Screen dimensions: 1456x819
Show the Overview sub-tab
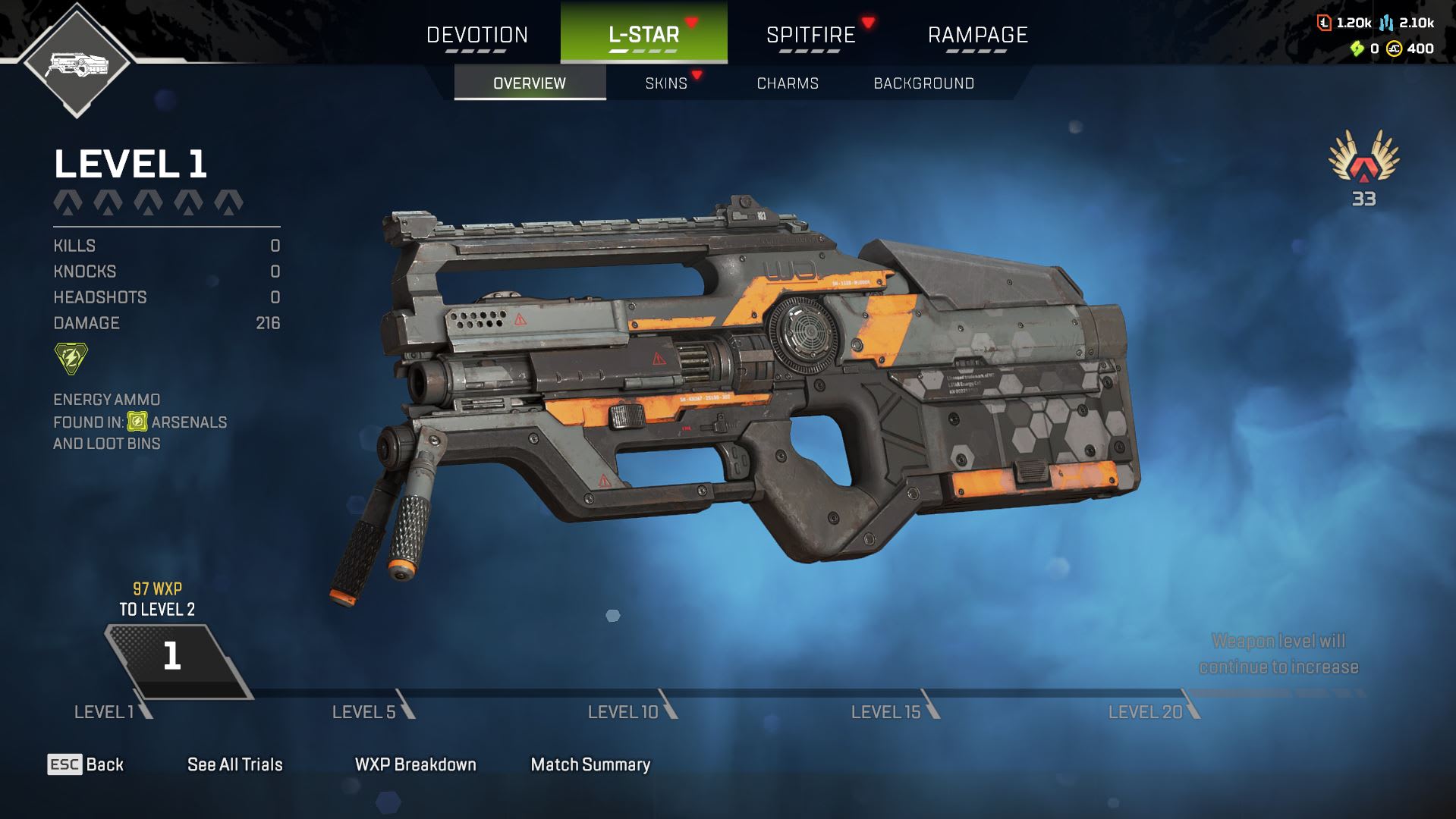click(x=530, y=83)
